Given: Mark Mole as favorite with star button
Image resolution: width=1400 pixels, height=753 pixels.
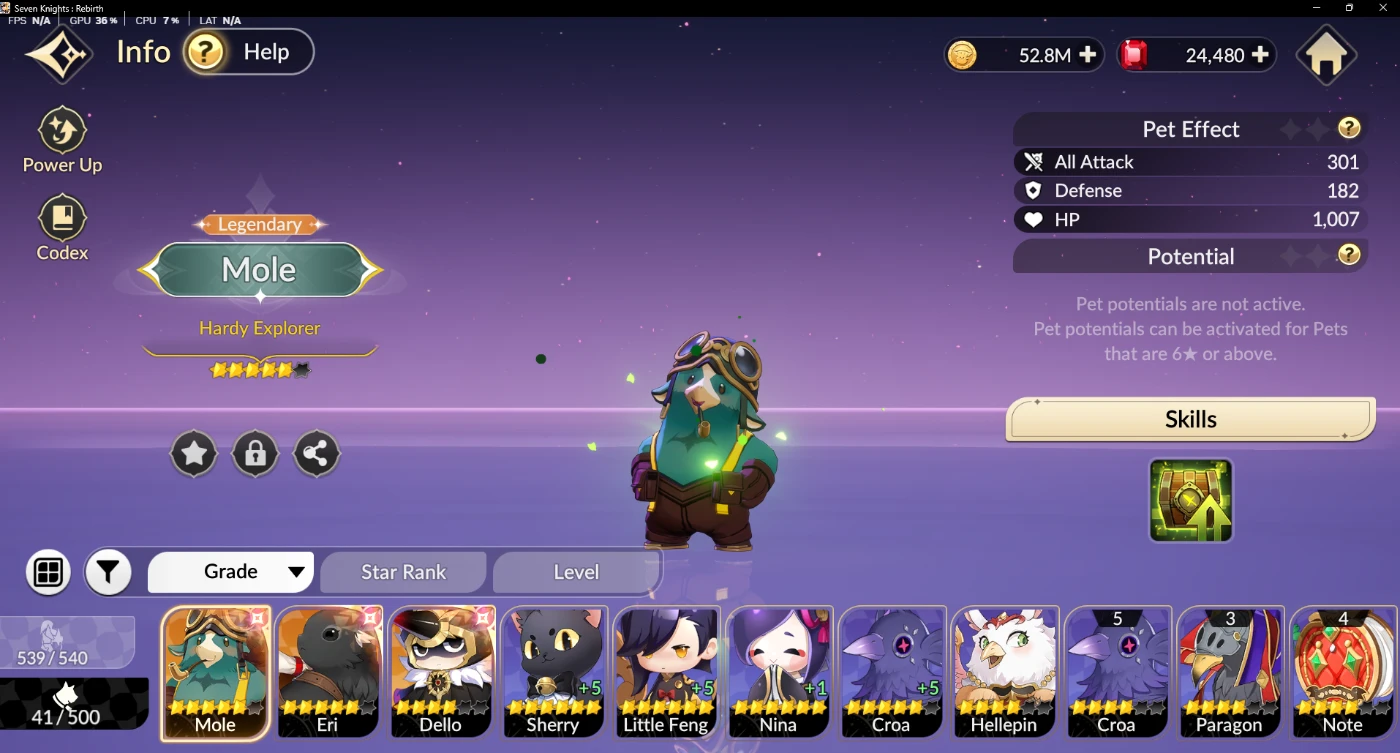Looking at the screenshot, I should click(194, 455).
